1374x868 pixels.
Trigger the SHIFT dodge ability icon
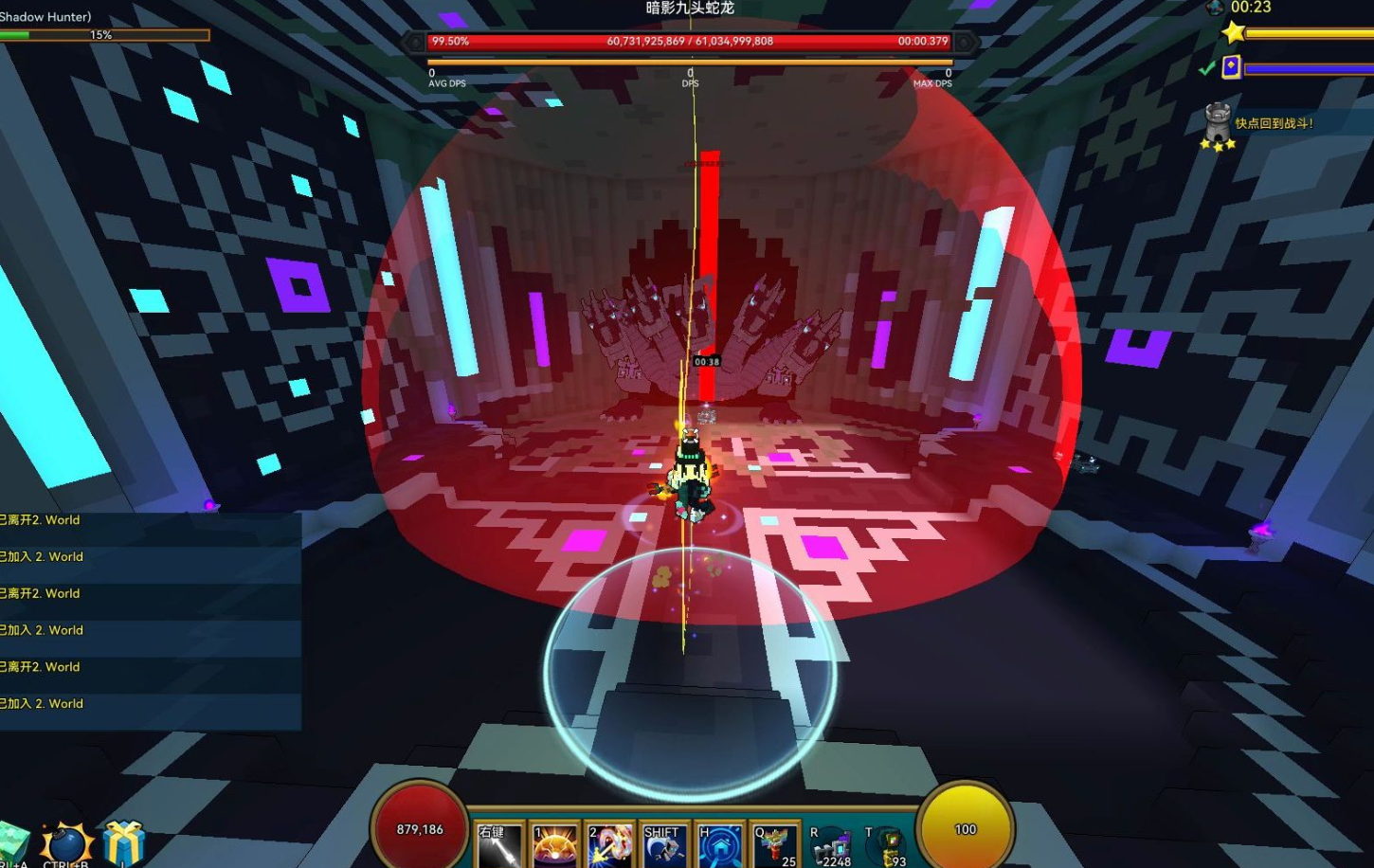pos(664,844)
